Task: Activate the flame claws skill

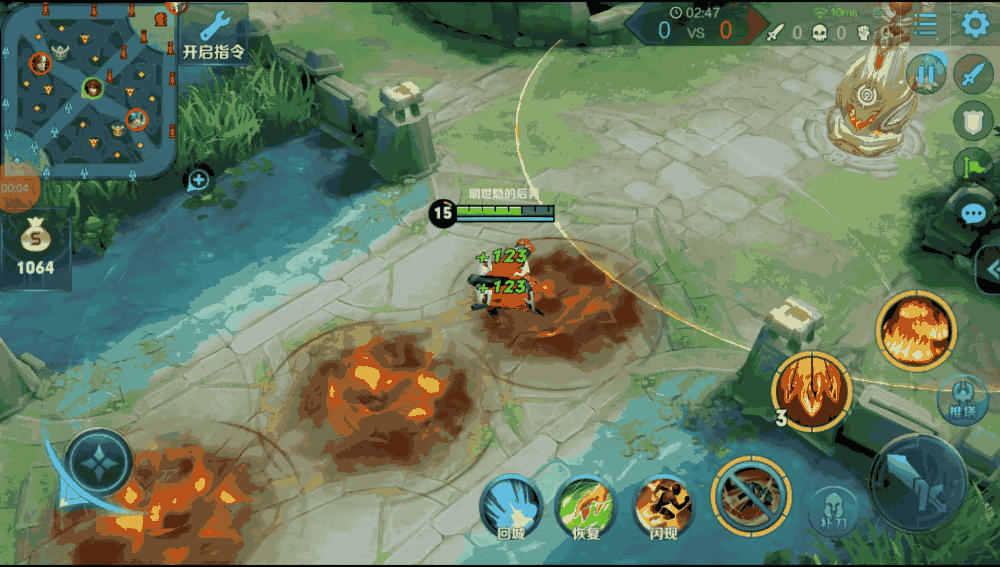Action: point(811,389)
